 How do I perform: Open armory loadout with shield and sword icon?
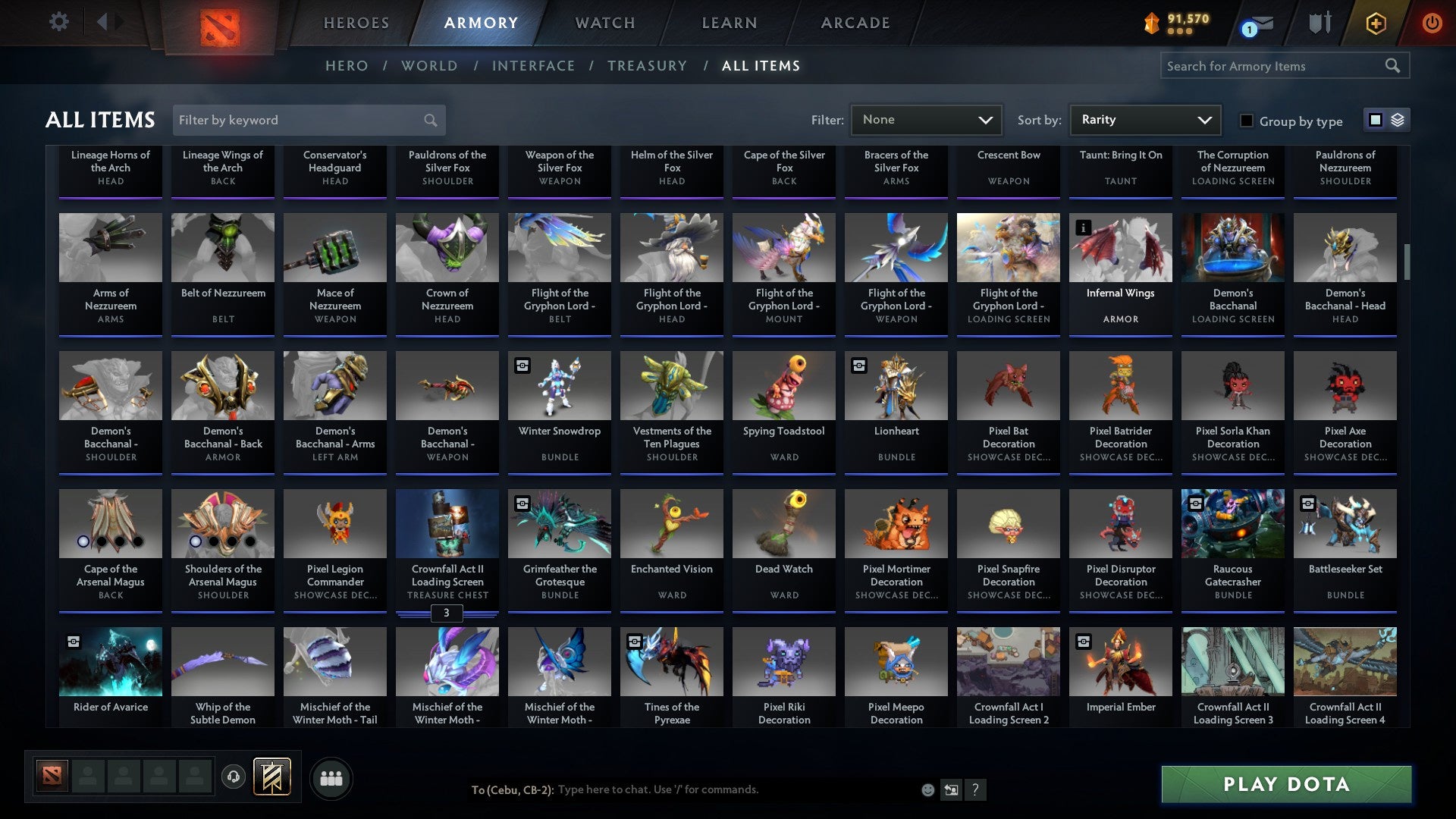point(1319,23)
